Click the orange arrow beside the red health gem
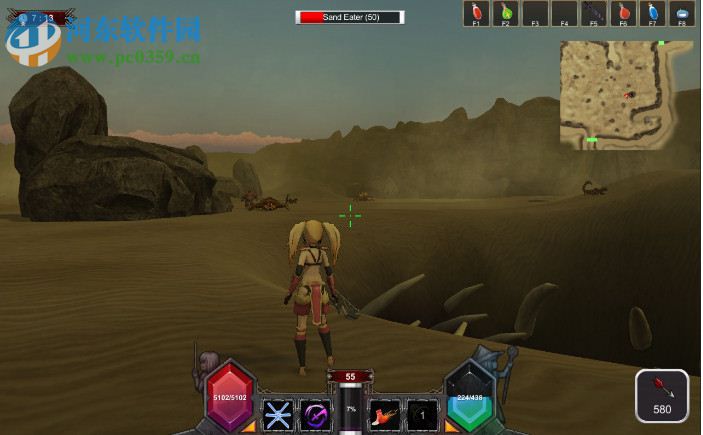Screen dimensions: 703x435 click(248, 427)
